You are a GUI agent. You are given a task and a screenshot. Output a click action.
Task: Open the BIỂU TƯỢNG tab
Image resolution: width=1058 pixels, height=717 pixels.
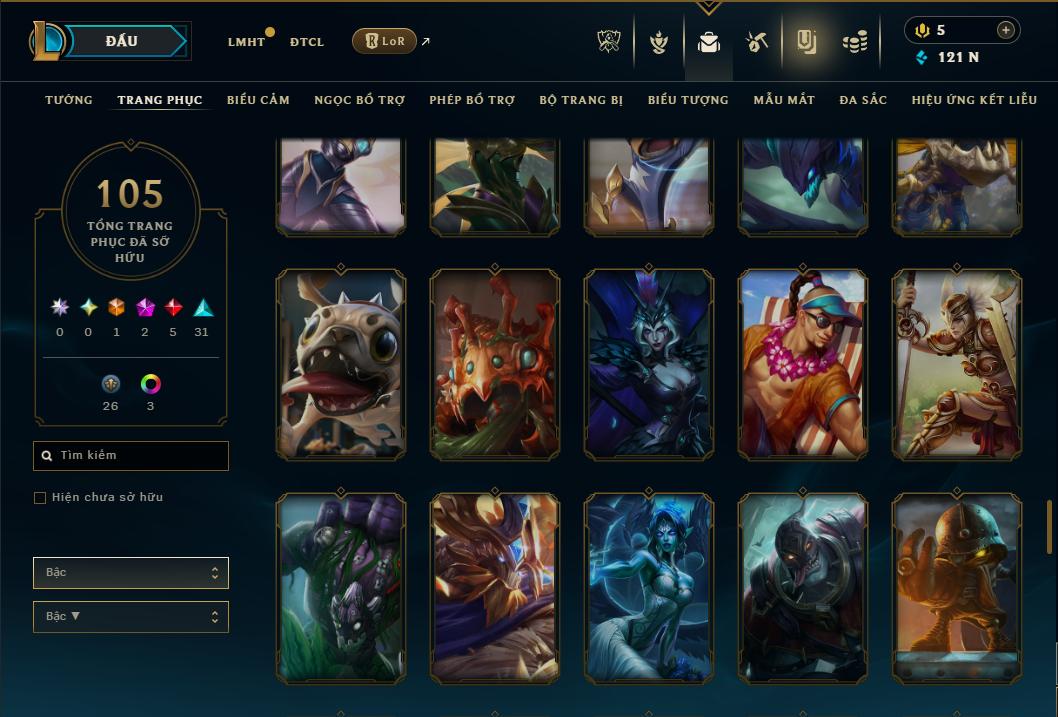click(x=688, y=100)
